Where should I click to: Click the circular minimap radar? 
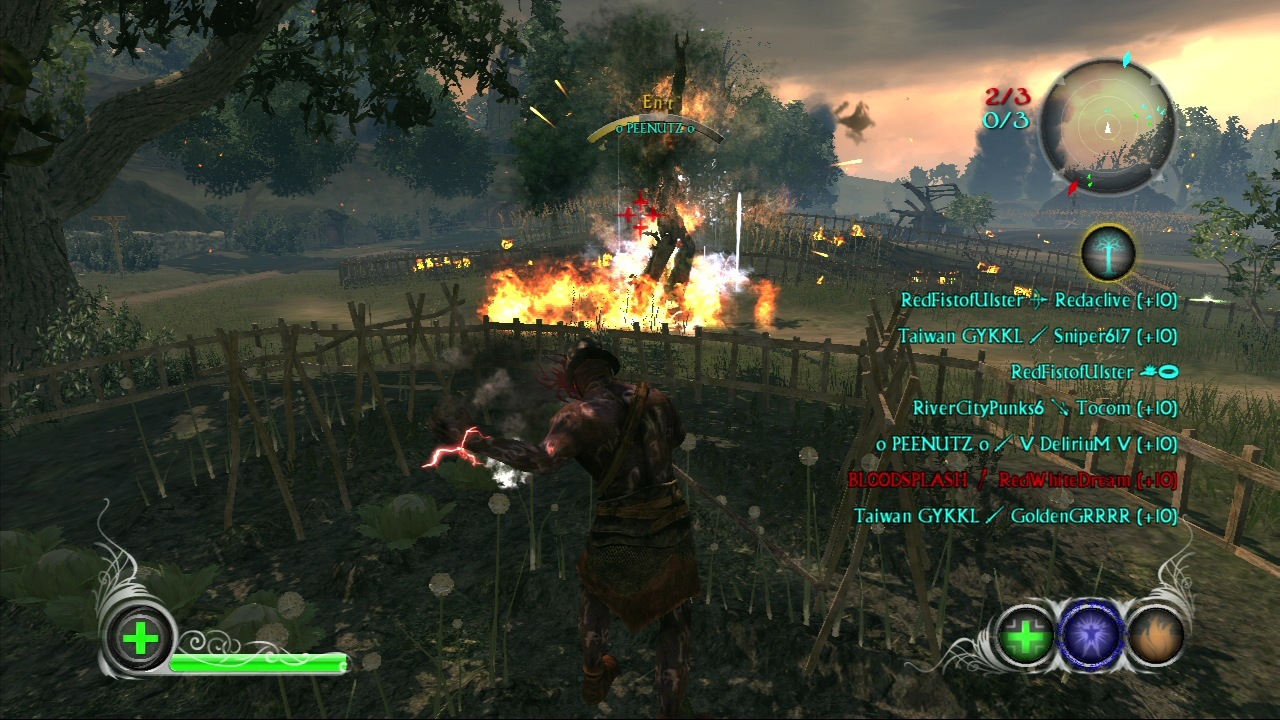1107,127
